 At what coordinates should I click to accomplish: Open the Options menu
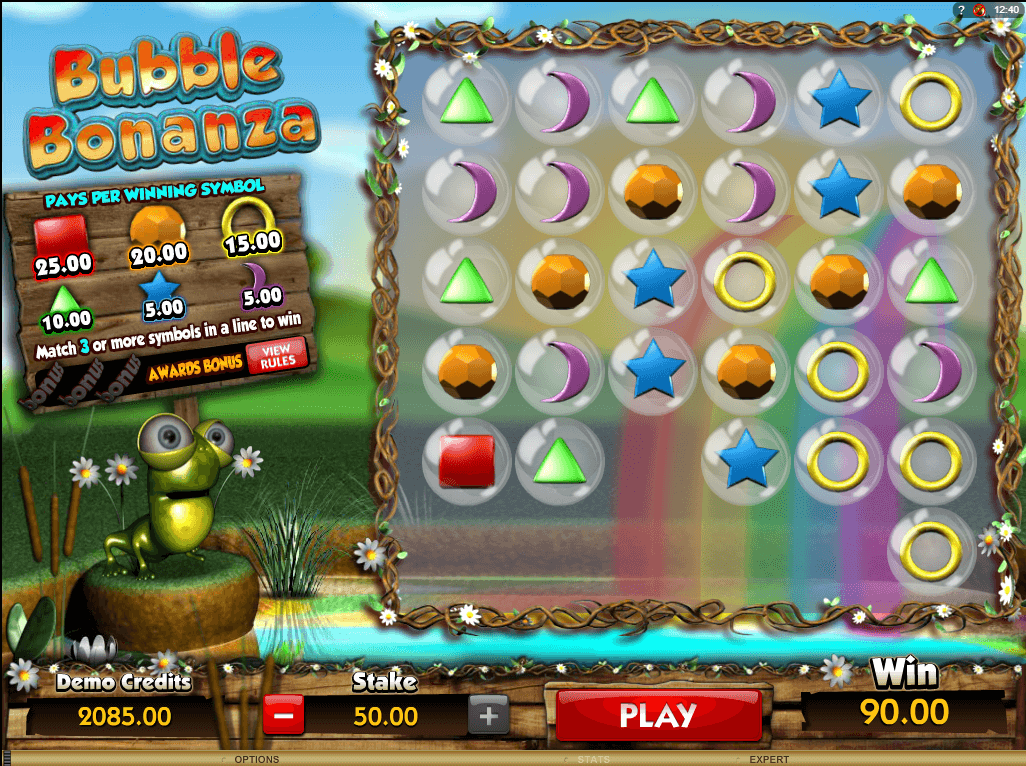[256, 760]
